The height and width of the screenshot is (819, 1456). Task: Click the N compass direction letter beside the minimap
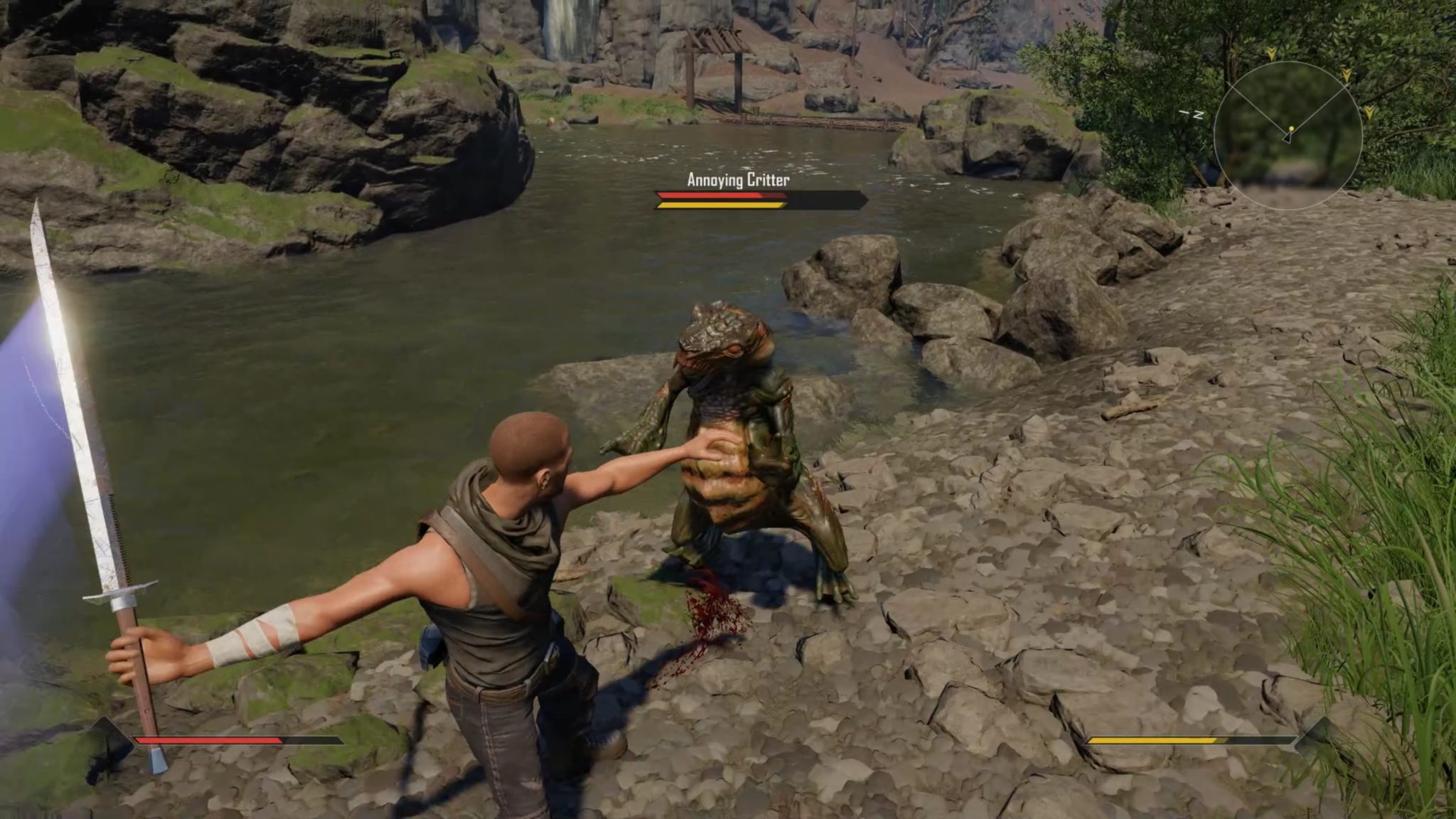pos(1199,114)
